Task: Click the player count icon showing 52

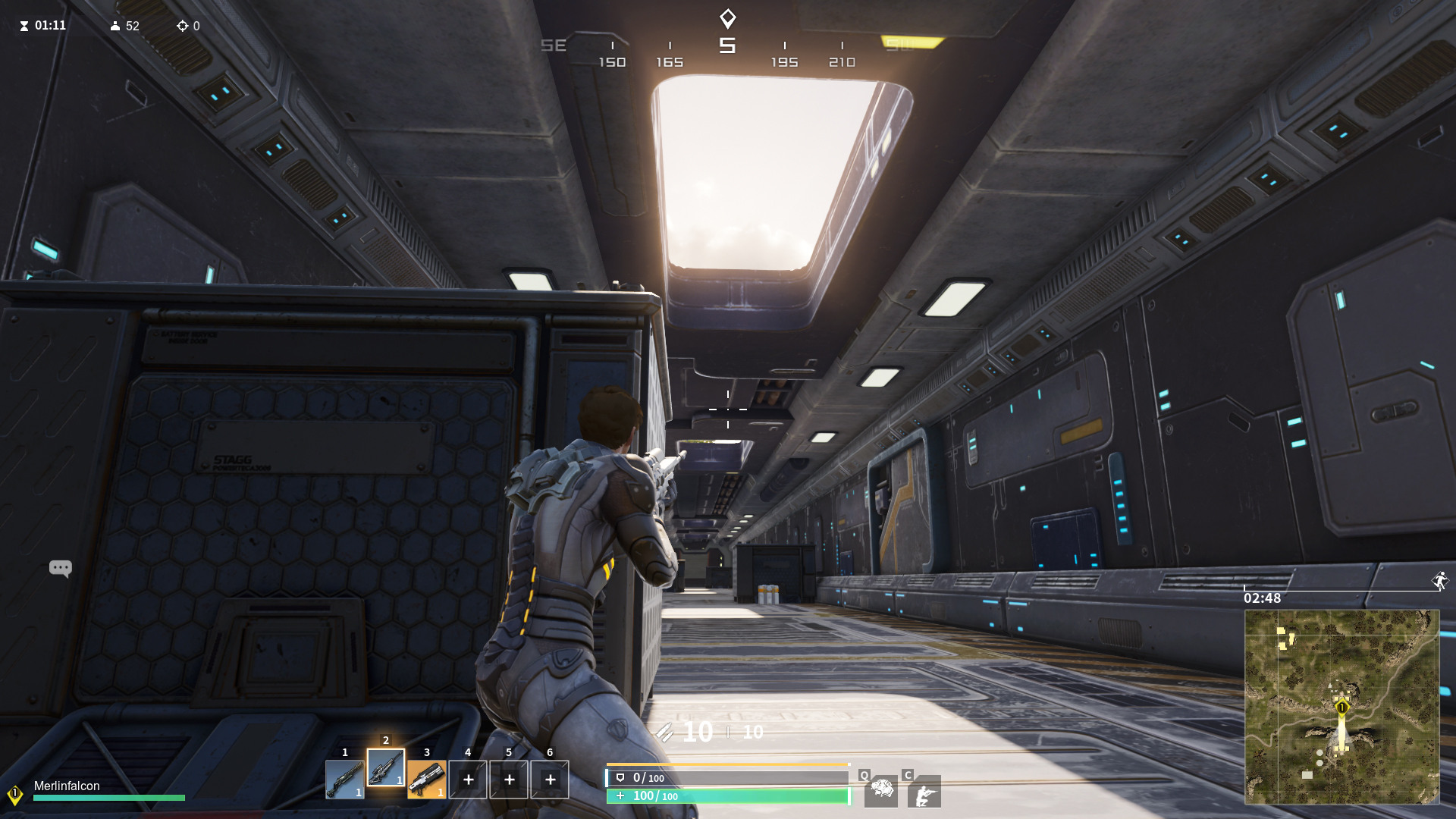Action: (115, 26)
